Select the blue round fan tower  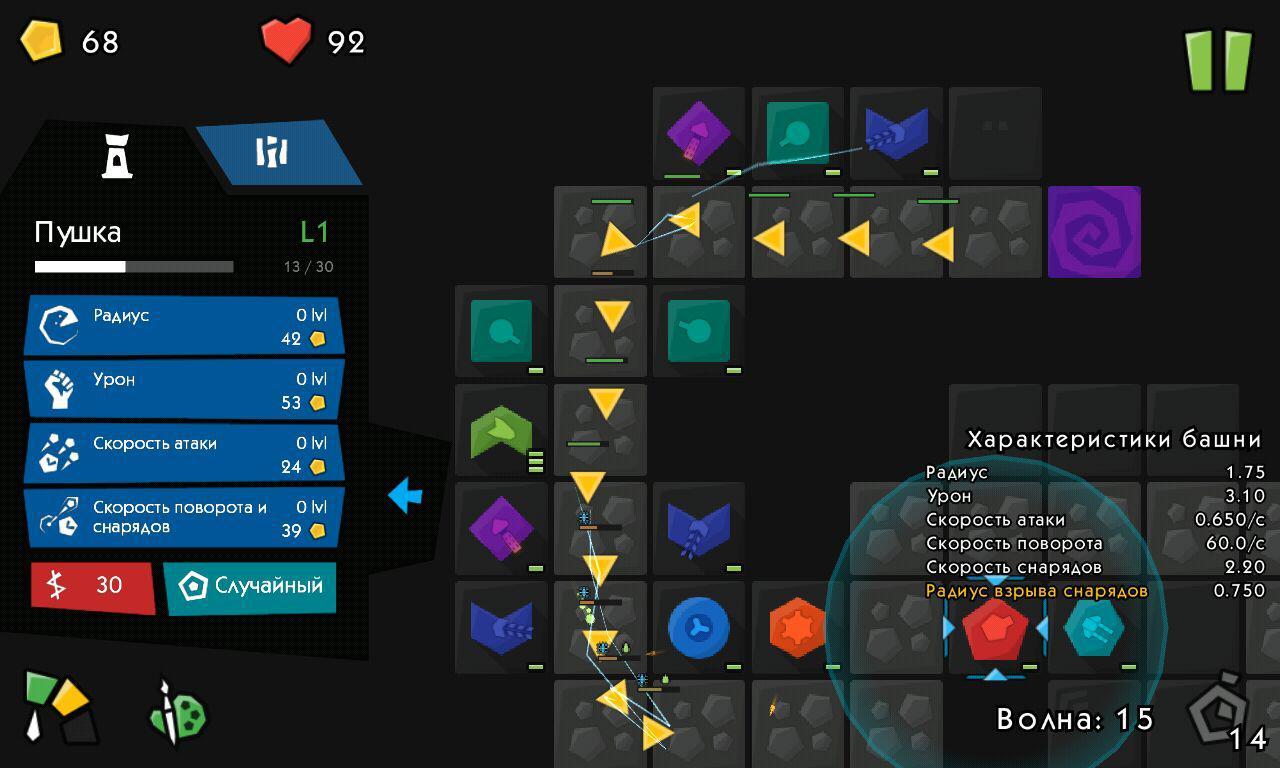698,628
